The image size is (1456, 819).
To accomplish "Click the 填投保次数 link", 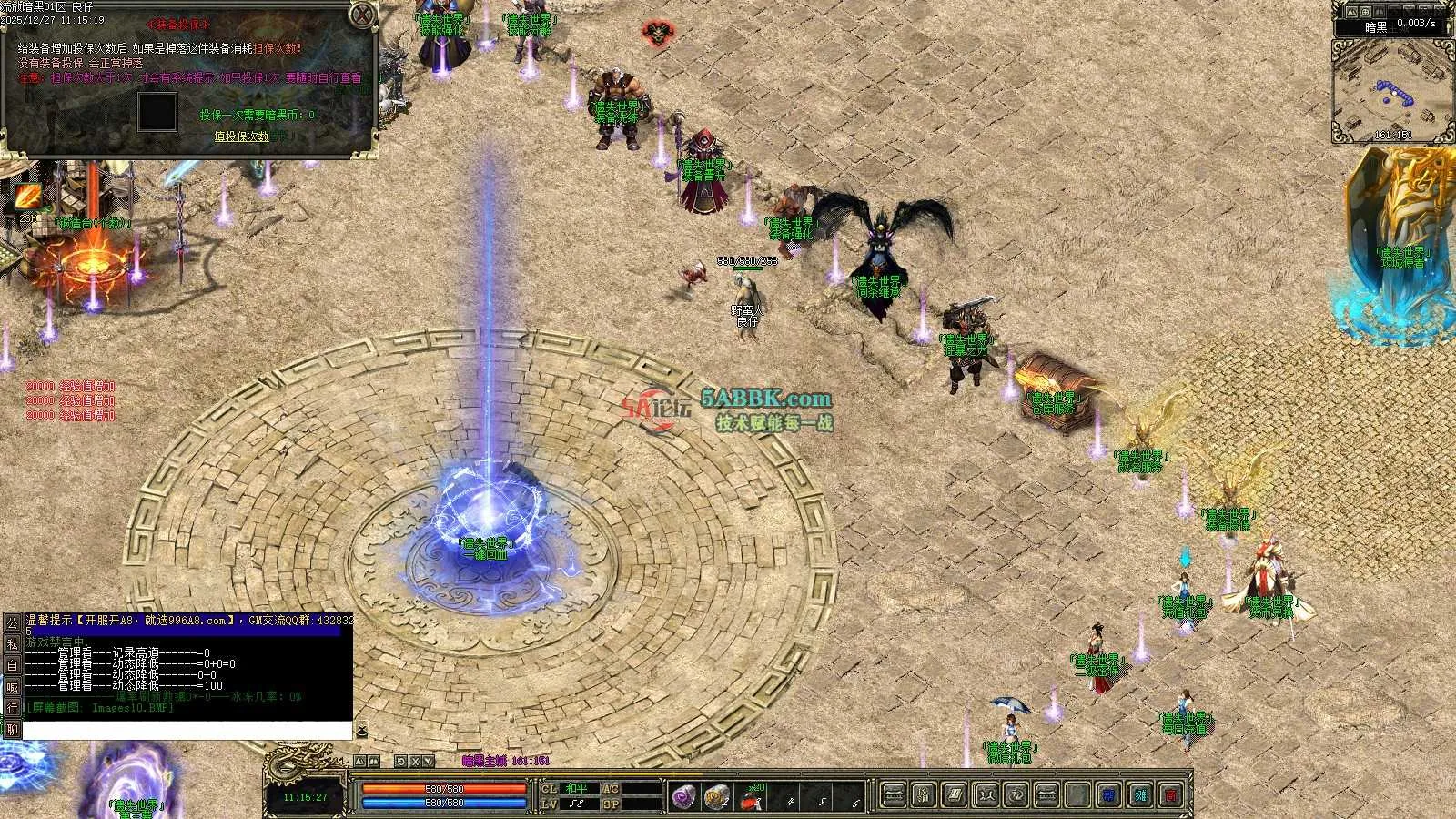I will pos(241,136).
